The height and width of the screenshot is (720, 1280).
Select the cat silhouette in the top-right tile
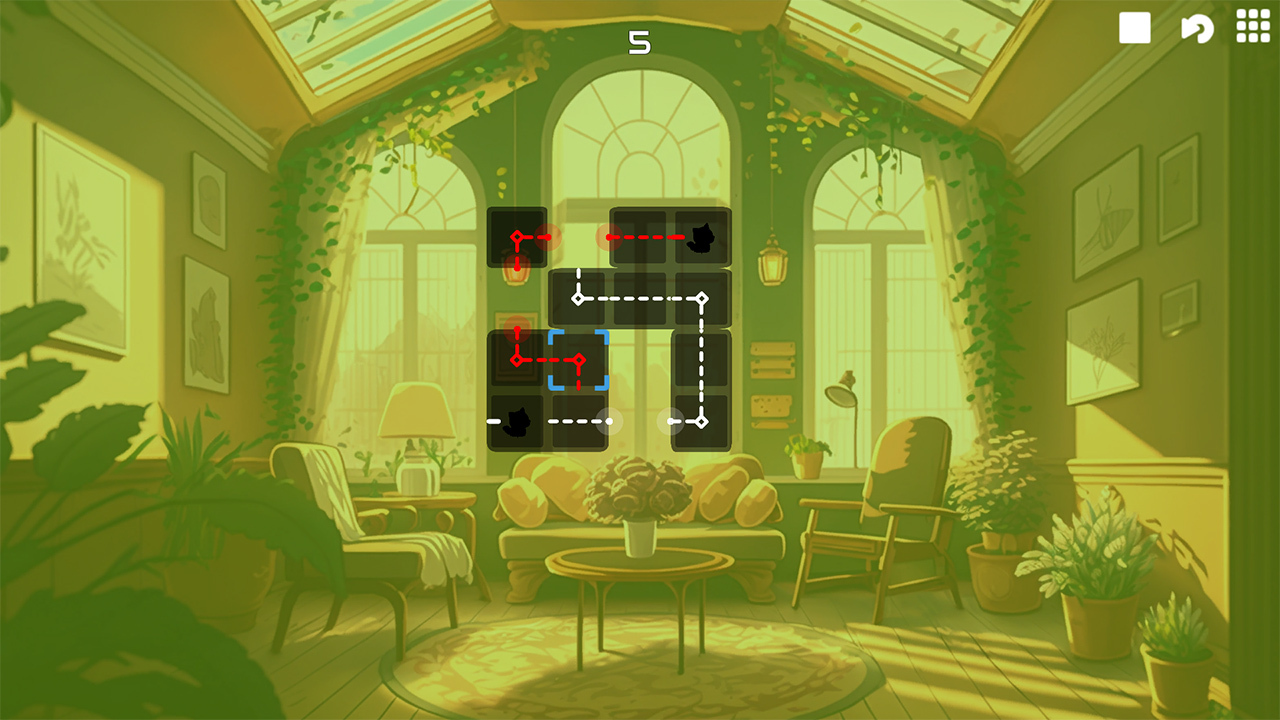(702, 238)
